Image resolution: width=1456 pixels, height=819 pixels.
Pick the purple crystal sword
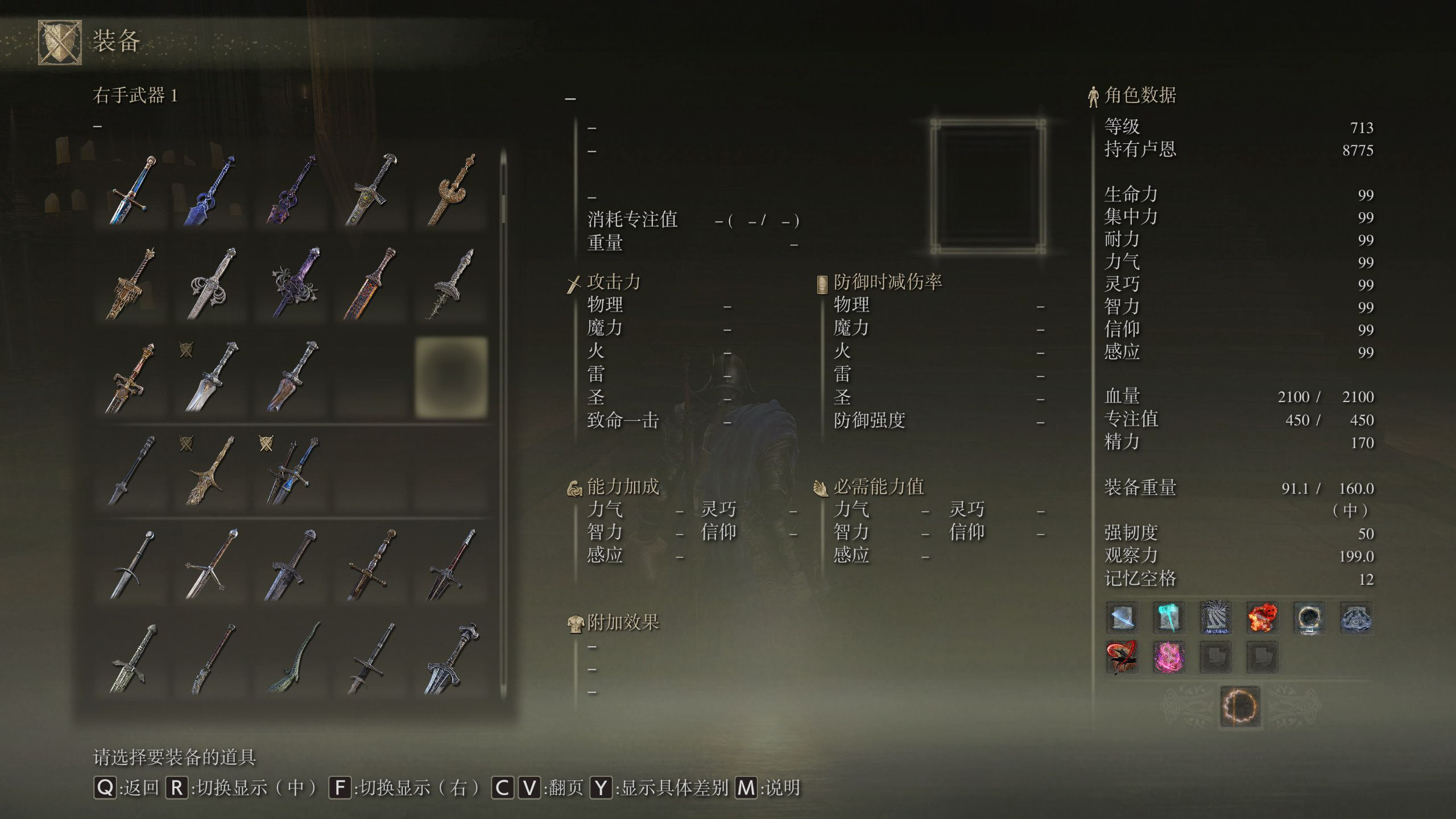tap(291, 189)
